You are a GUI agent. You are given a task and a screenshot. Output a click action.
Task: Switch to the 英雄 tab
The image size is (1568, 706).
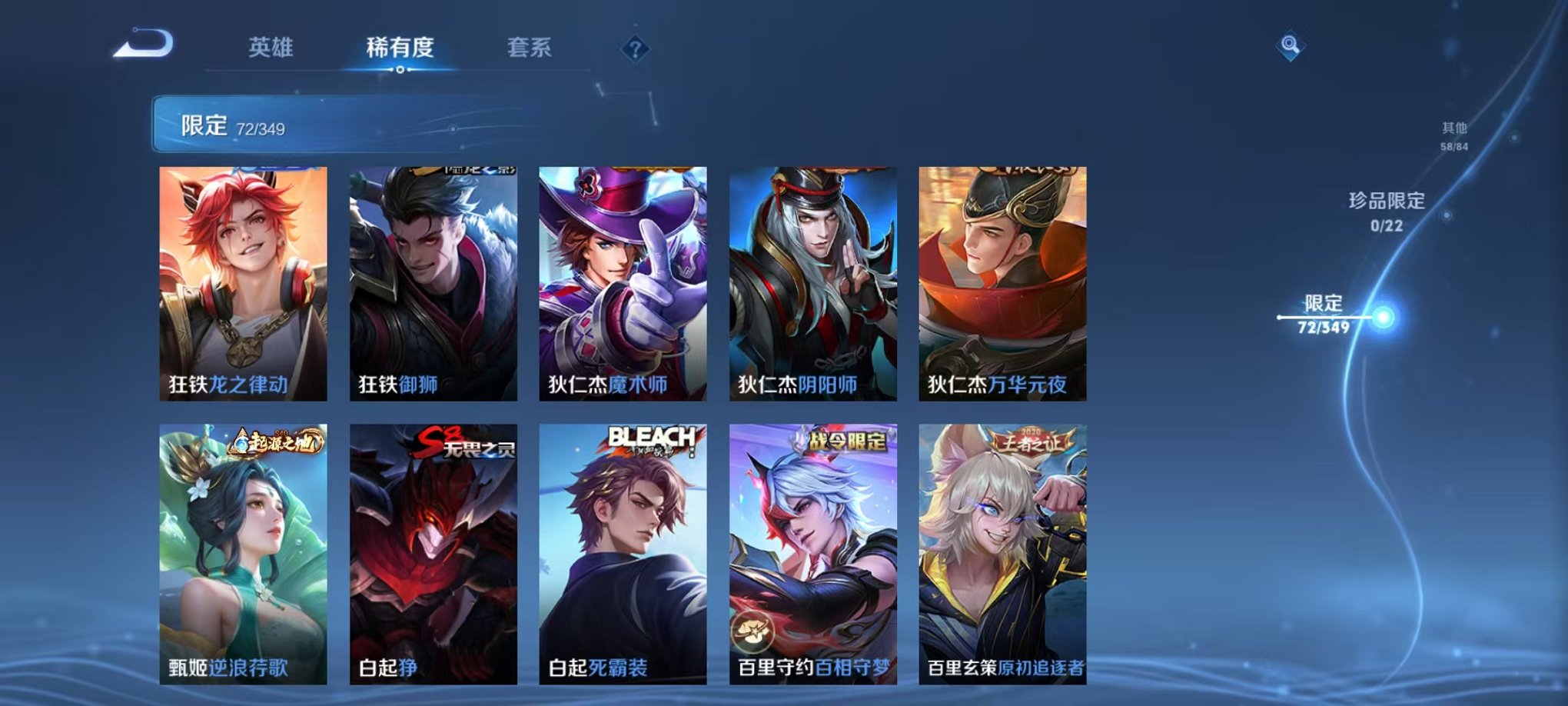(x=273, y=48)
